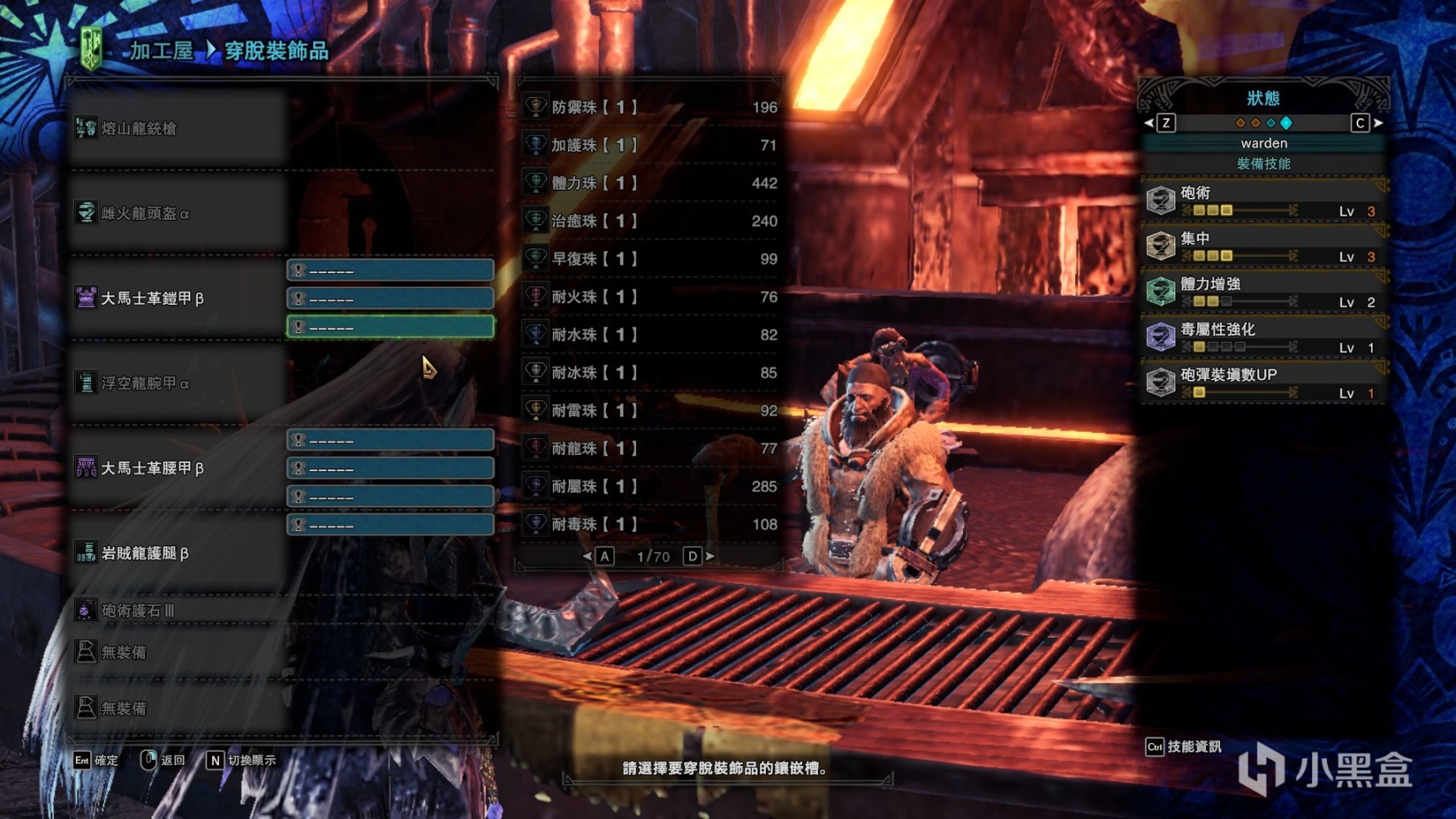The height and width of the screenshot is (819, 1456).
Task: Pick 體力珠【1】 from the list
Action: point(649,183)
